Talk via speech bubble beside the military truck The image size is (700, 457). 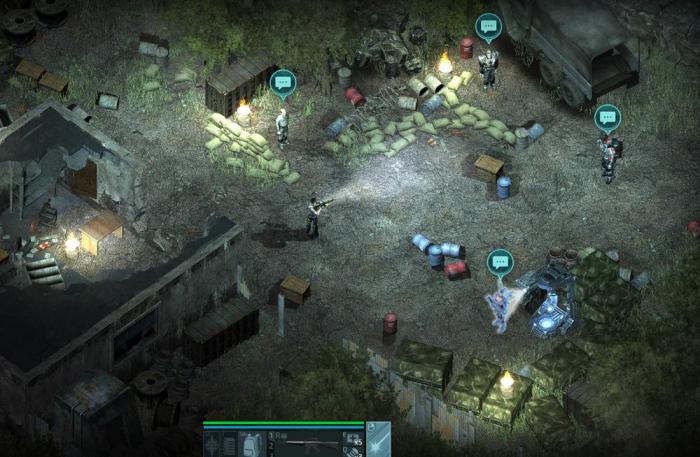[x=488, y=25]
